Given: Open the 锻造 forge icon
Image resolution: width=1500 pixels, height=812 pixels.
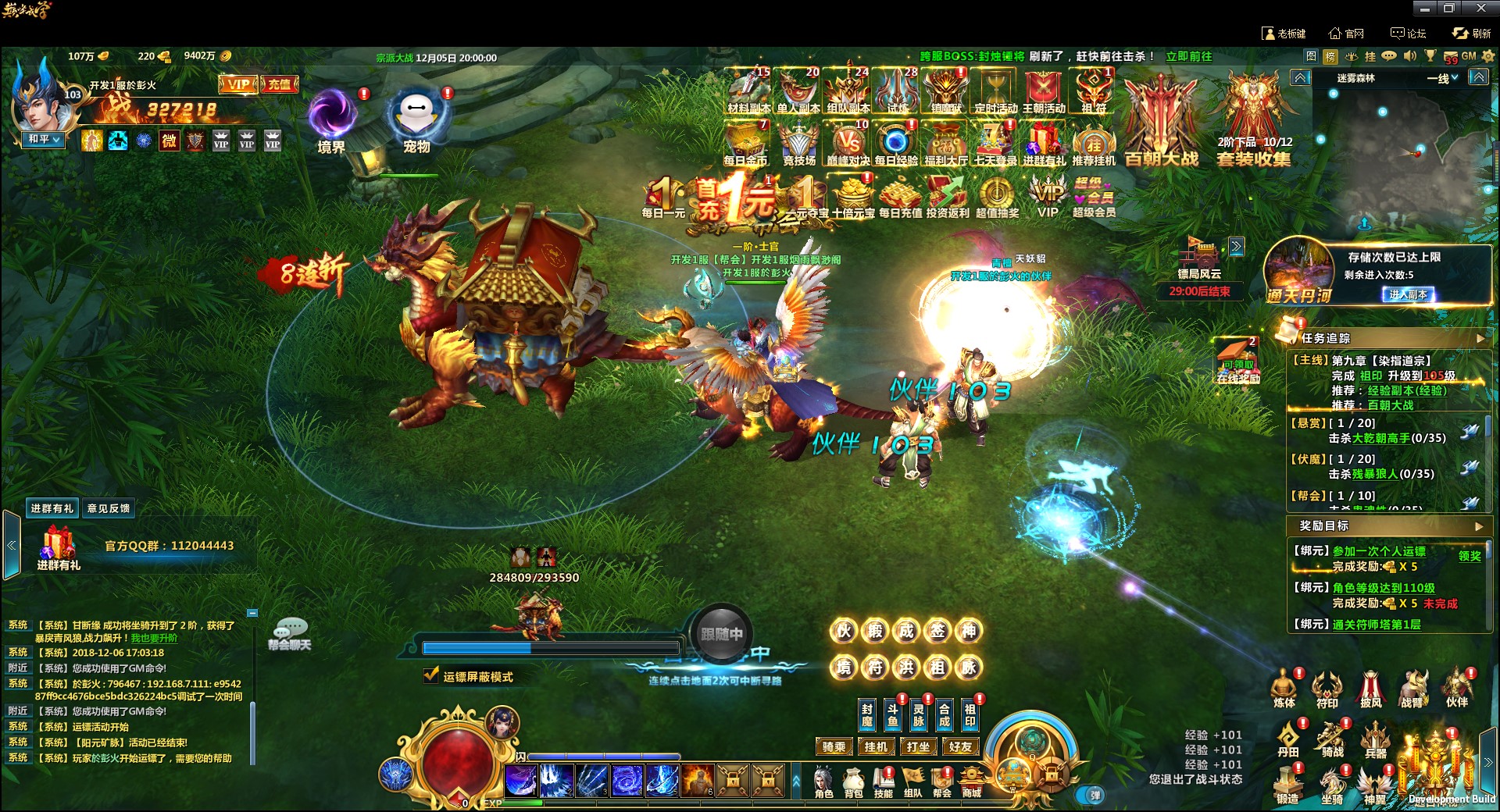Looking at the screenshot, I should coord(1287,784).
